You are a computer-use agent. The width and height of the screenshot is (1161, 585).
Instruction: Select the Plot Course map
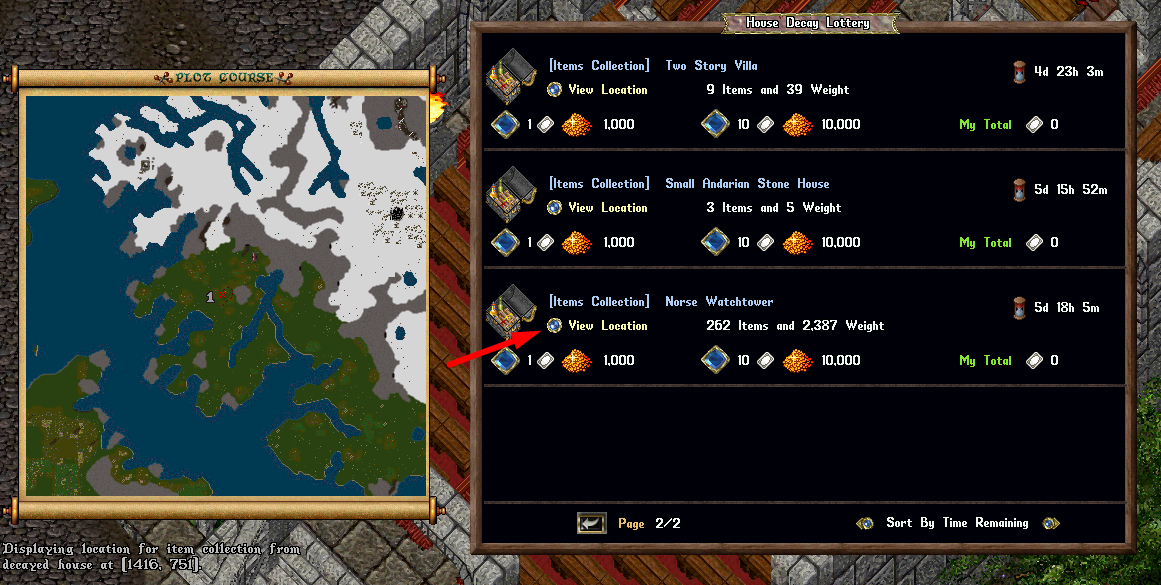tap(226, 295)
